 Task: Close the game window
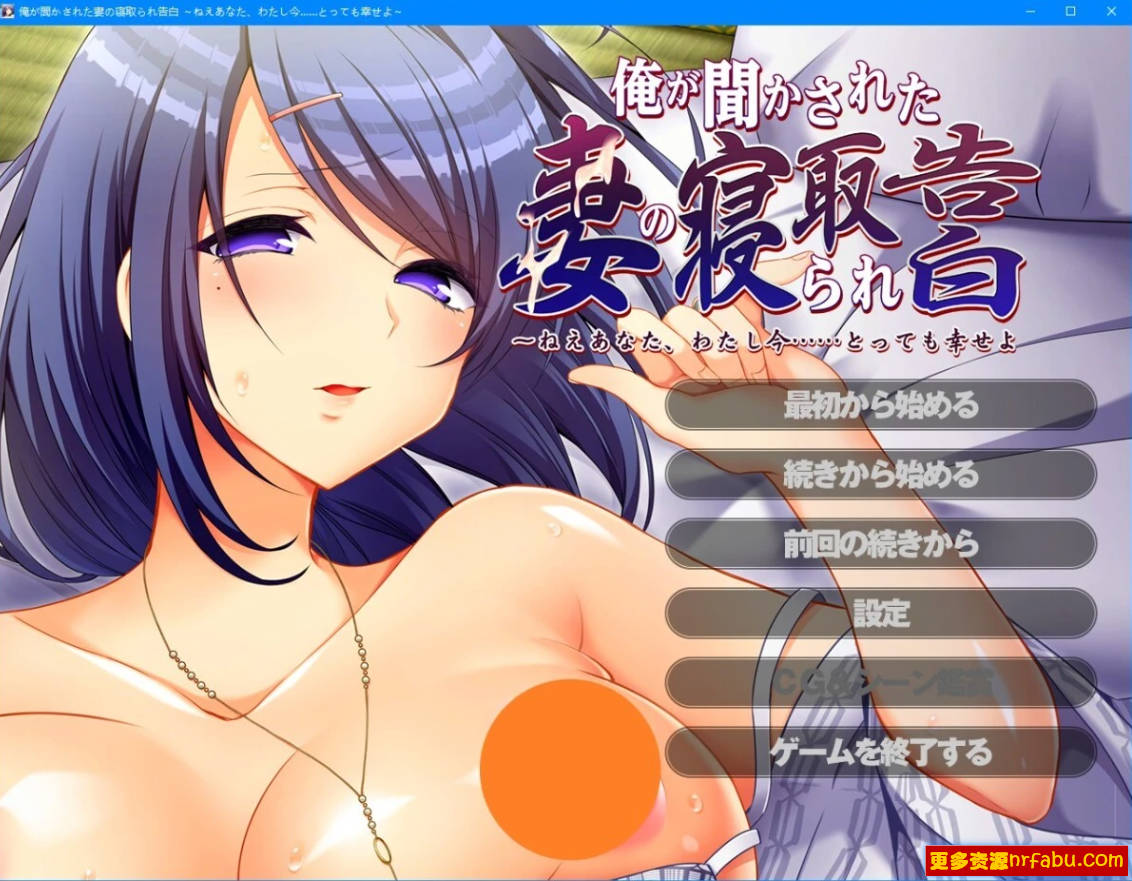click(x=1109, y=11)
